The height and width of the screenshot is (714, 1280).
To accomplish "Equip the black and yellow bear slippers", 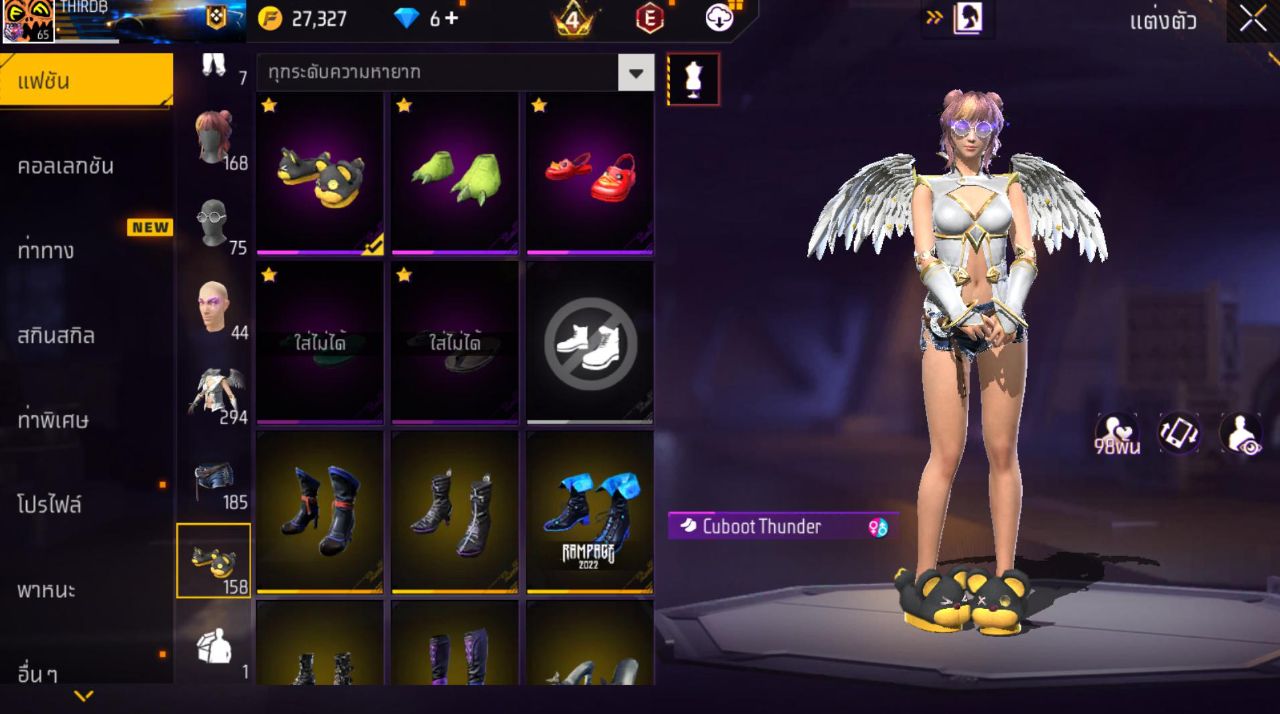I will click(320, 174).
